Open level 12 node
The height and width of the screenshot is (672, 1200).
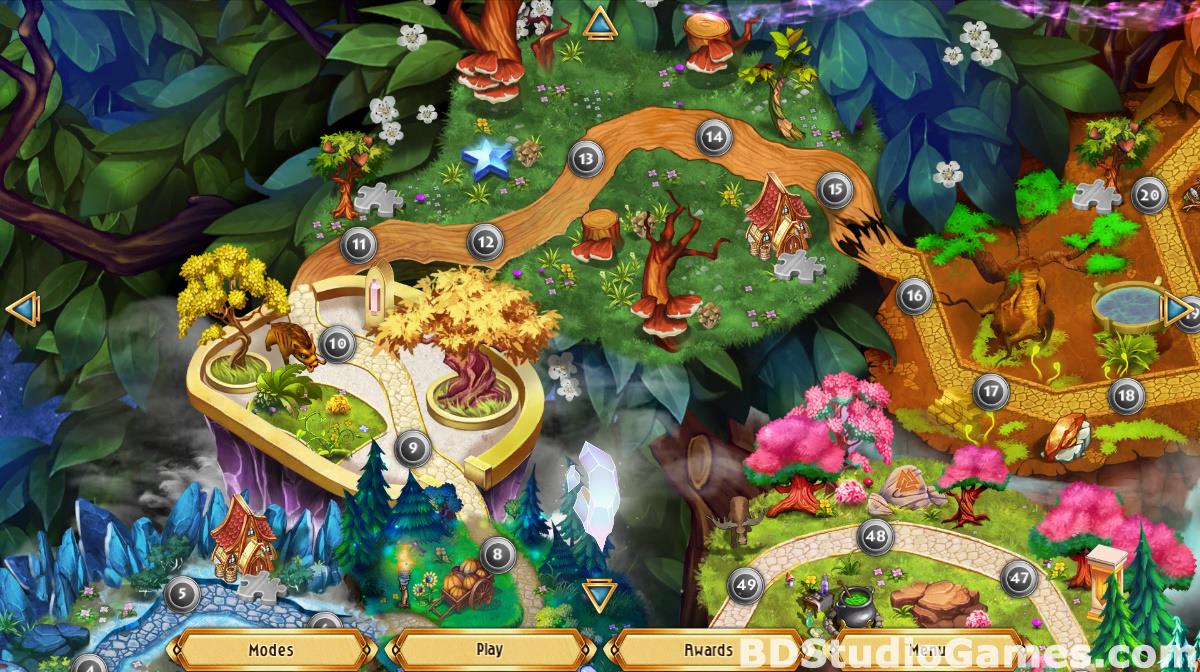[x=485, y=241]
